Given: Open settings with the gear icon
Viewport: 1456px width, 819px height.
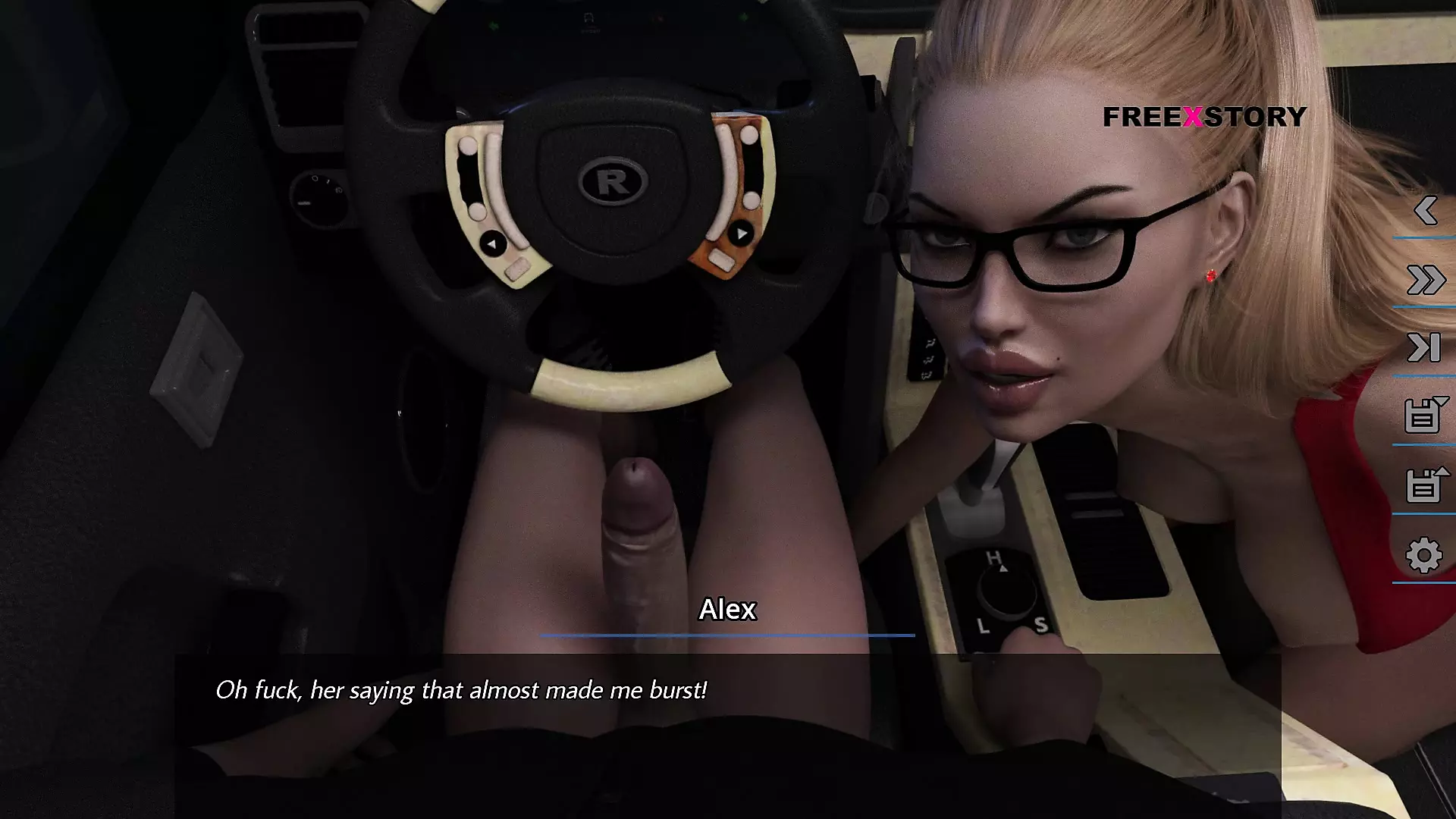Looking at the screenshot, I should (x=1423, y=555).
